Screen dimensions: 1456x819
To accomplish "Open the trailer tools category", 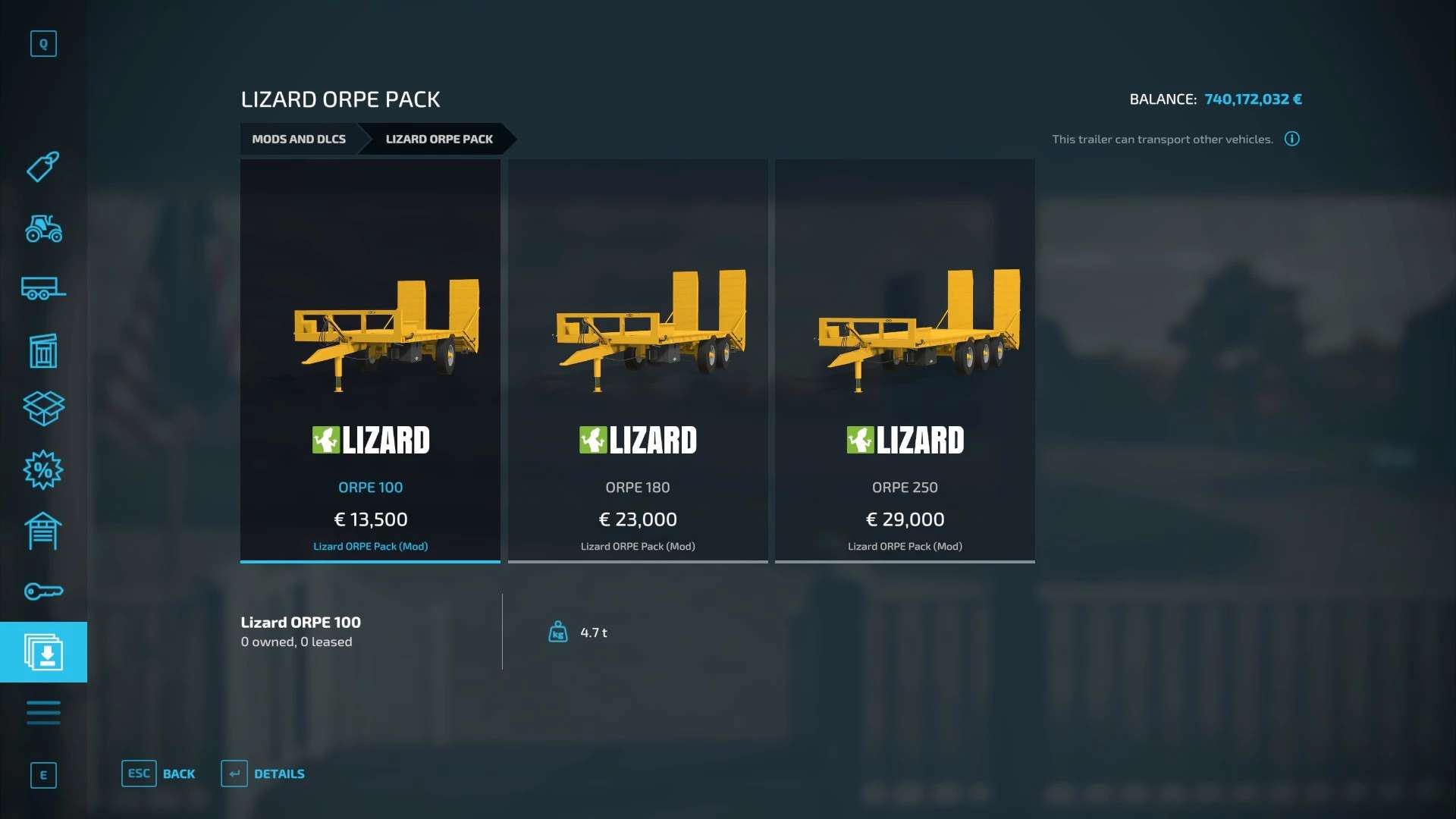I will tap(43, 289).
